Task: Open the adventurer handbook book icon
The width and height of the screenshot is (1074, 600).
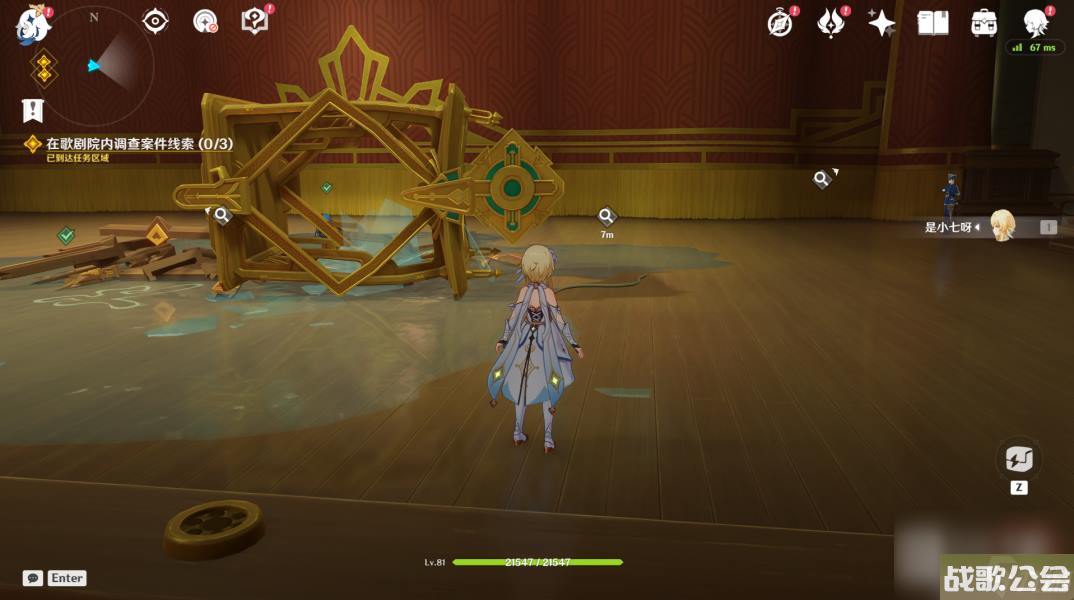Action: (932, 23)
